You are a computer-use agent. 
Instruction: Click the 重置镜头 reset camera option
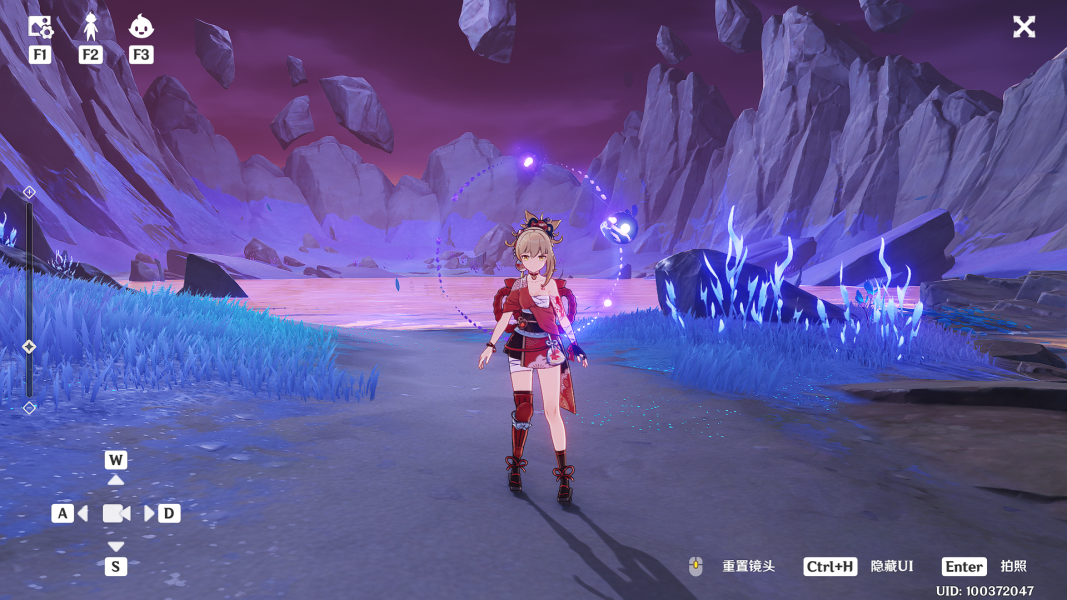[x=748, y=567]
